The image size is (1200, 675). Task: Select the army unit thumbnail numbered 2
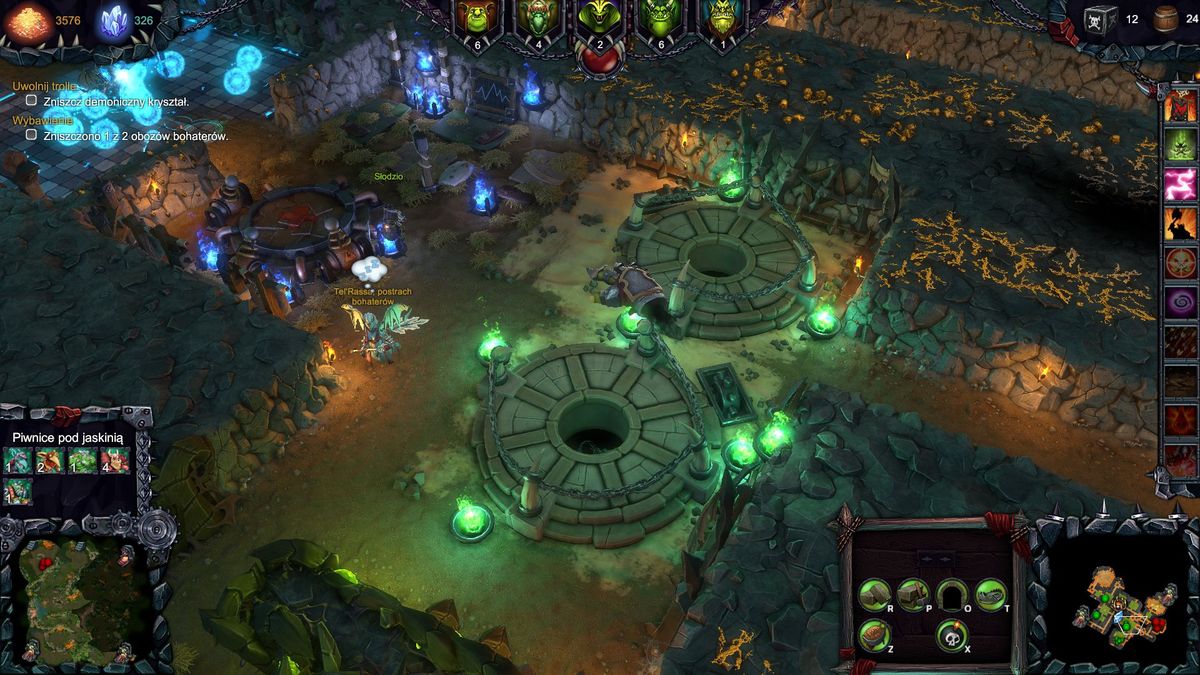(x=50, y=461)
